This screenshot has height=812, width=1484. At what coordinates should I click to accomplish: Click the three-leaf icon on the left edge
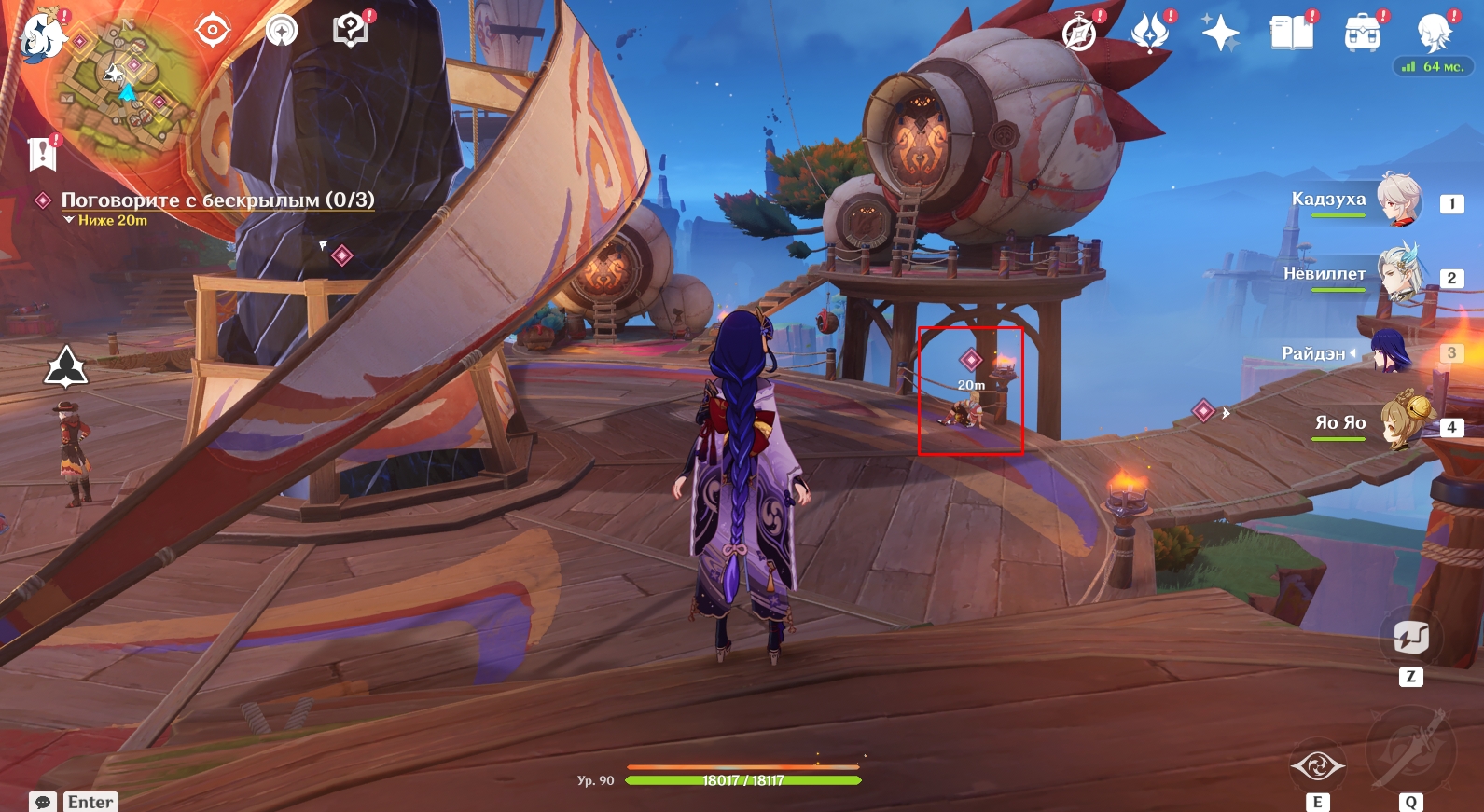click(66, 366)
